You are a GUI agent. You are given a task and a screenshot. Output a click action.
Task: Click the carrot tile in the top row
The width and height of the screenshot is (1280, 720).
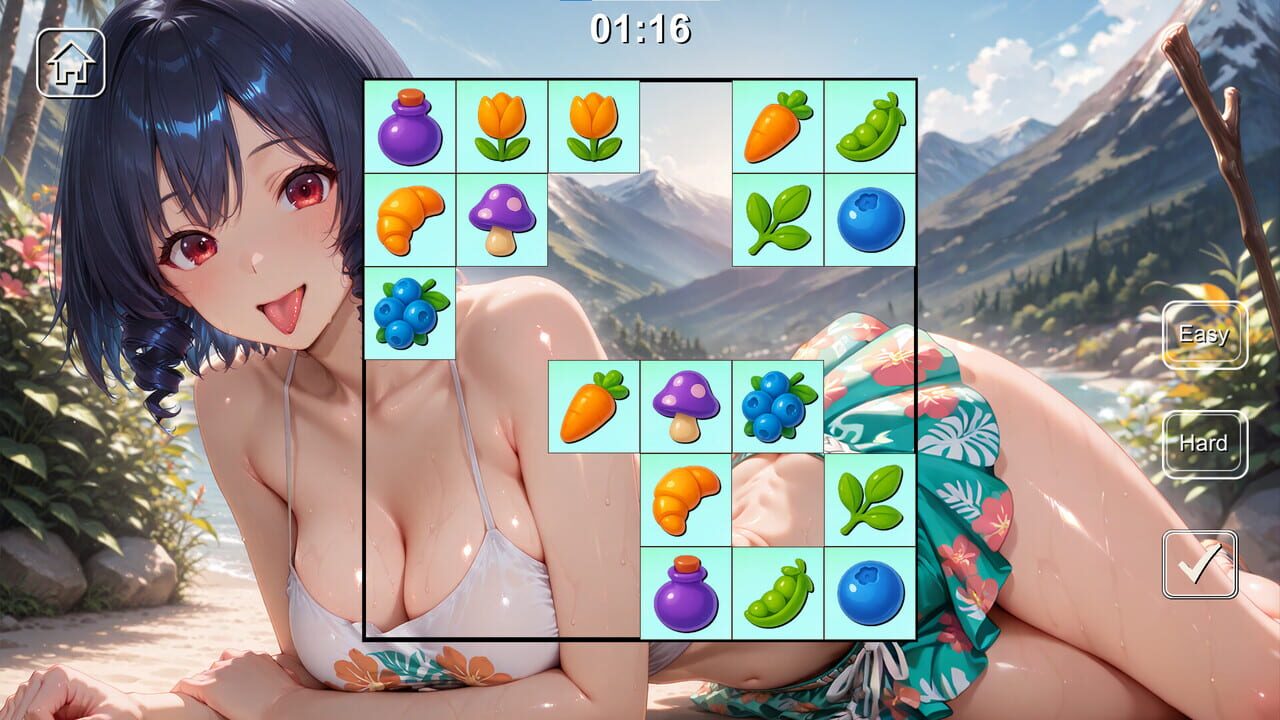(x=779, y=128)
